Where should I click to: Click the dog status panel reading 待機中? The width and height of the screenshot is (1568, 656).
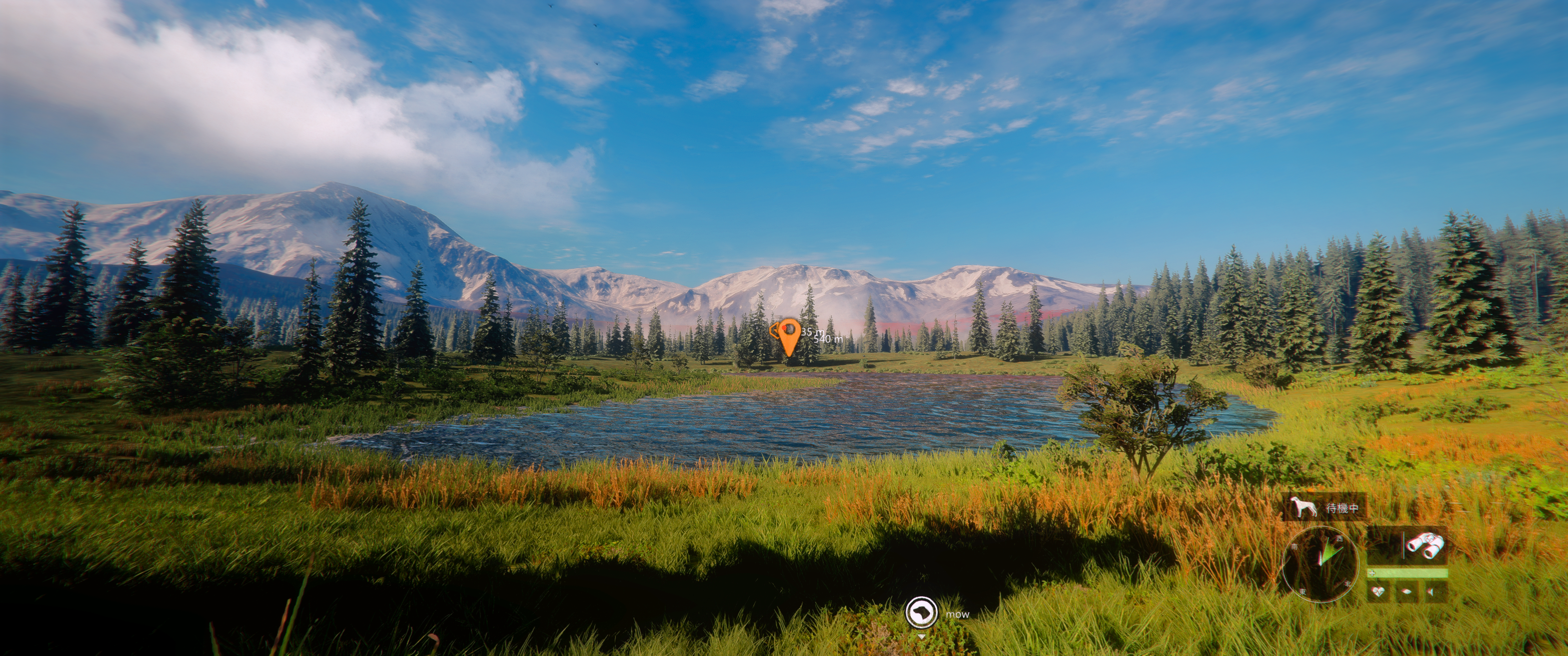1325,507
